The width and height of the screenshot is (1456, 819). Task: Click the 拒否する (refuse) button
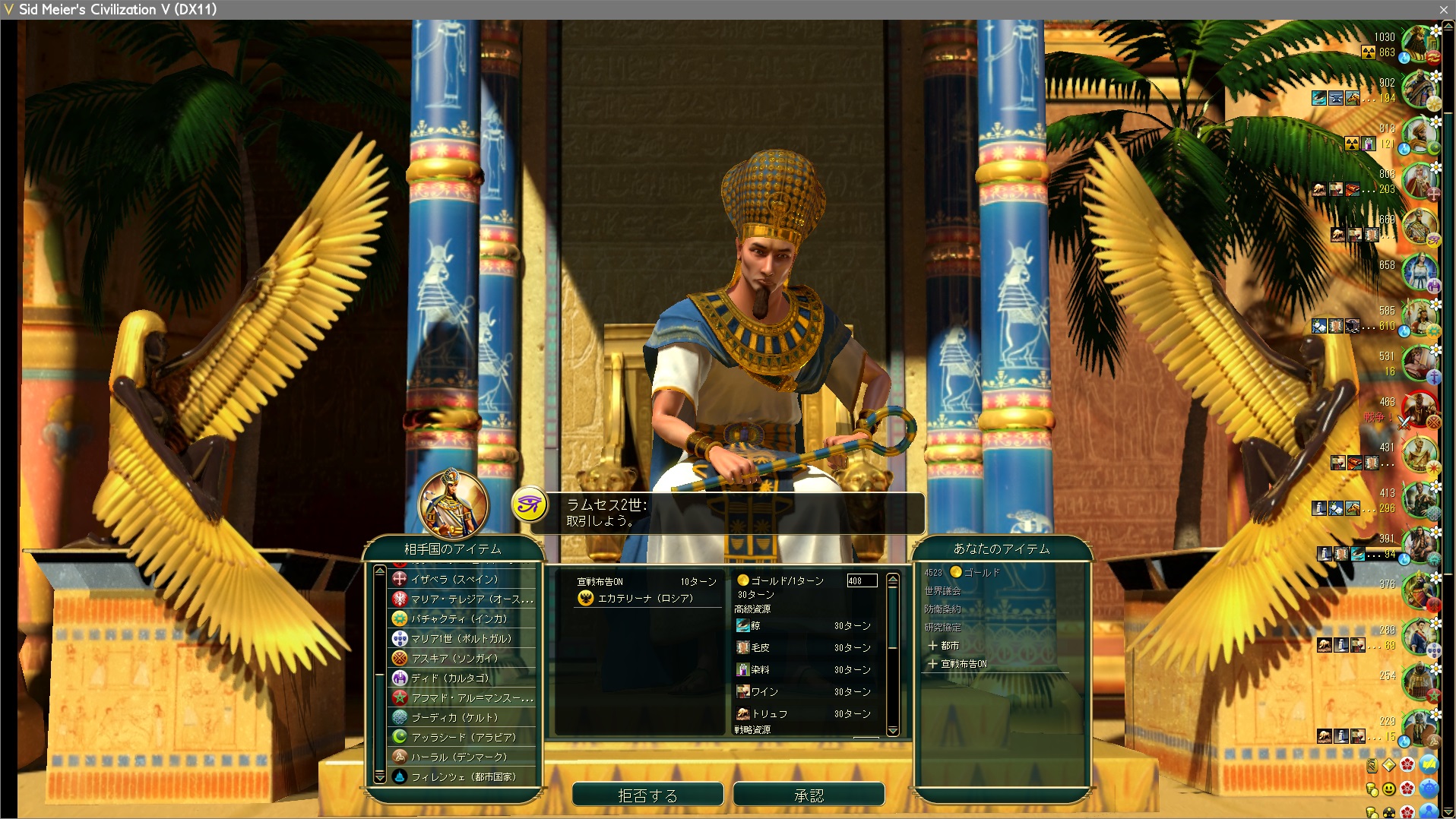[x=647, y=795]
